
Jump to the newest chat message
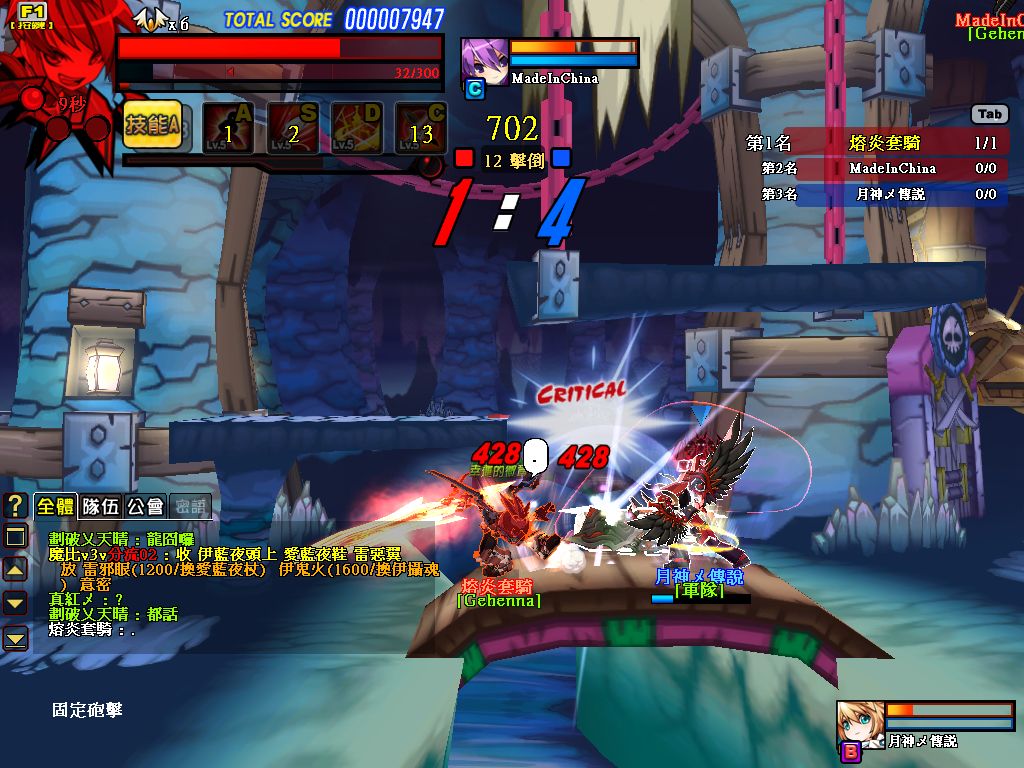click(x=15, y=638)
